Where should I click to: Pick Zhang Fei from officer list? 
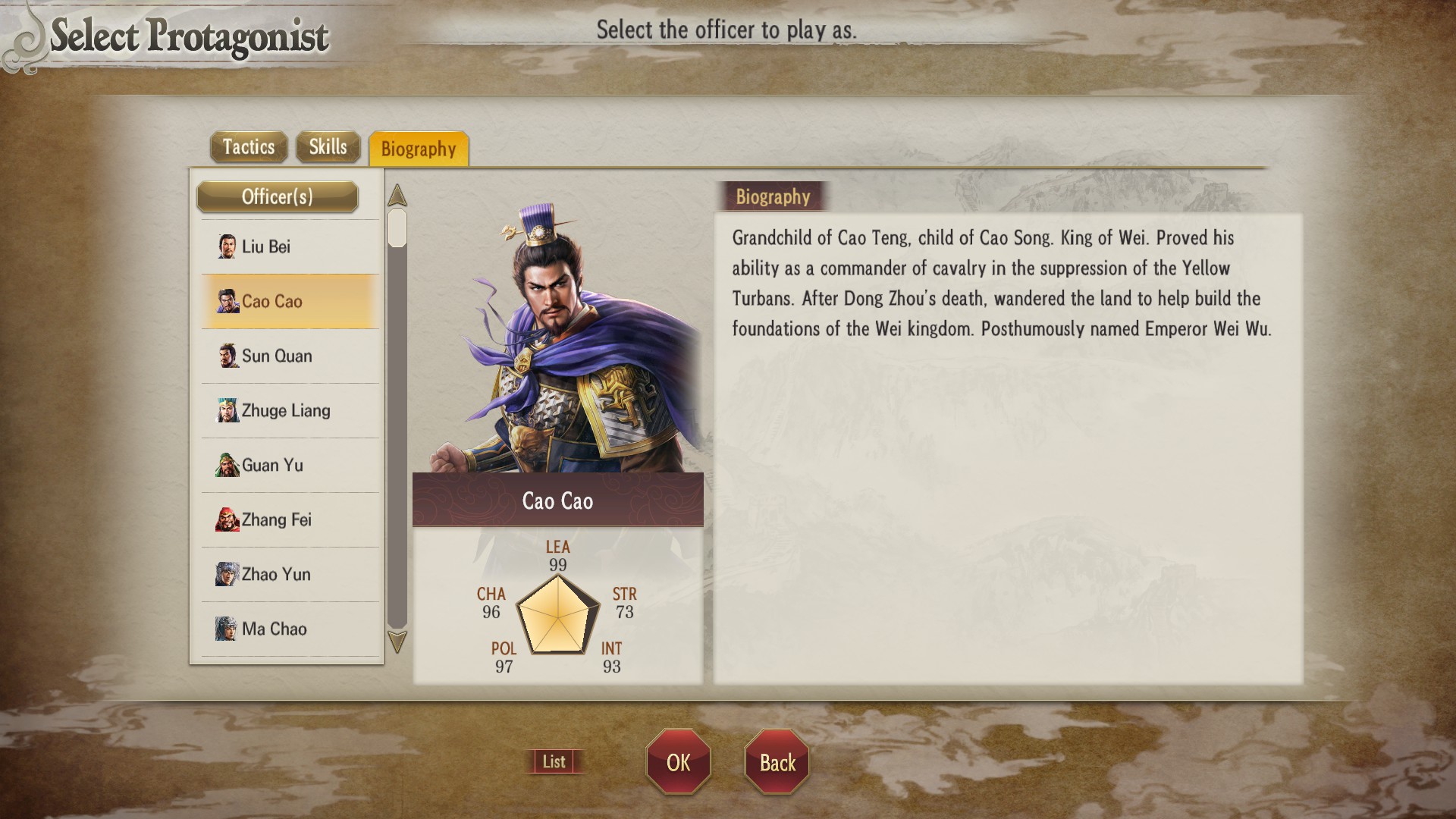(290, 520)
